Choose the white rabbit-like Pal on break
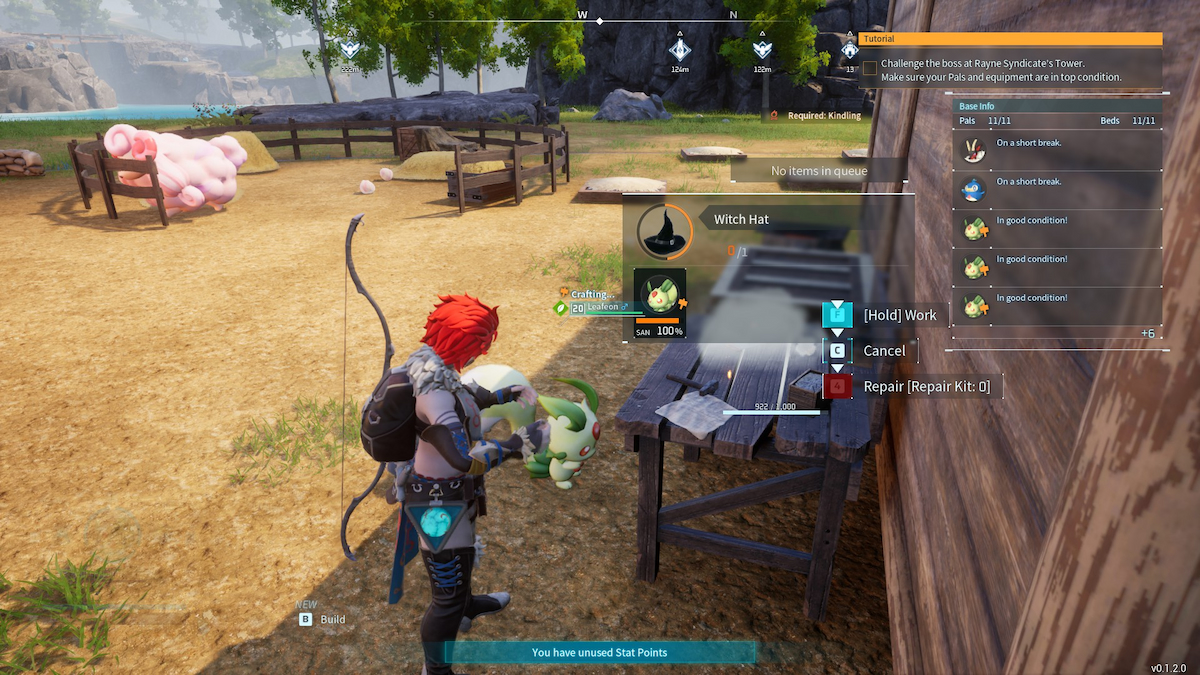Viewport: 1200px width, 675px height. coord(1056,151)
